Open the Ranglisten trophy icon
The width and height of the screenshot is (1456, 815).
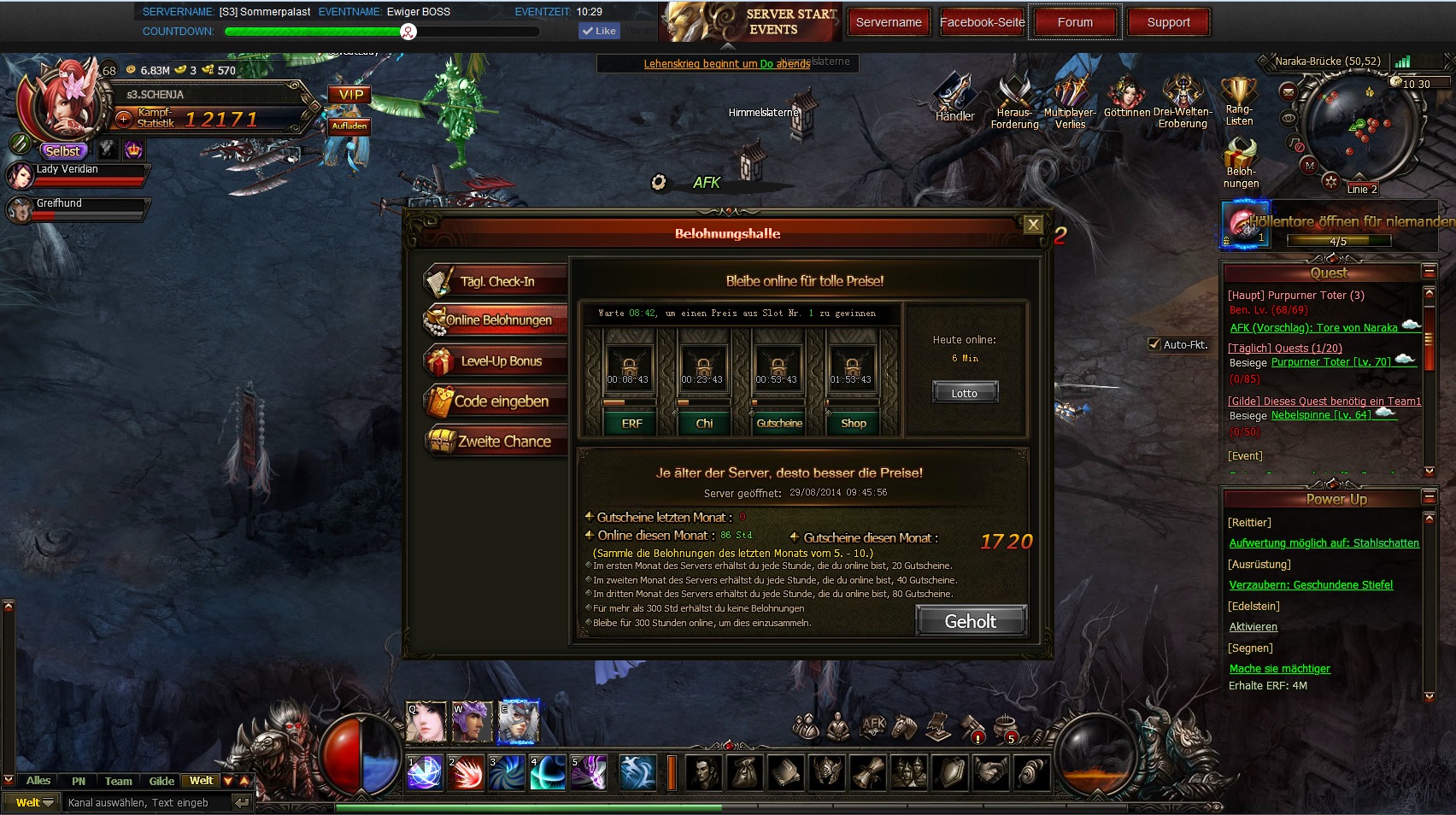(1239, 96)
